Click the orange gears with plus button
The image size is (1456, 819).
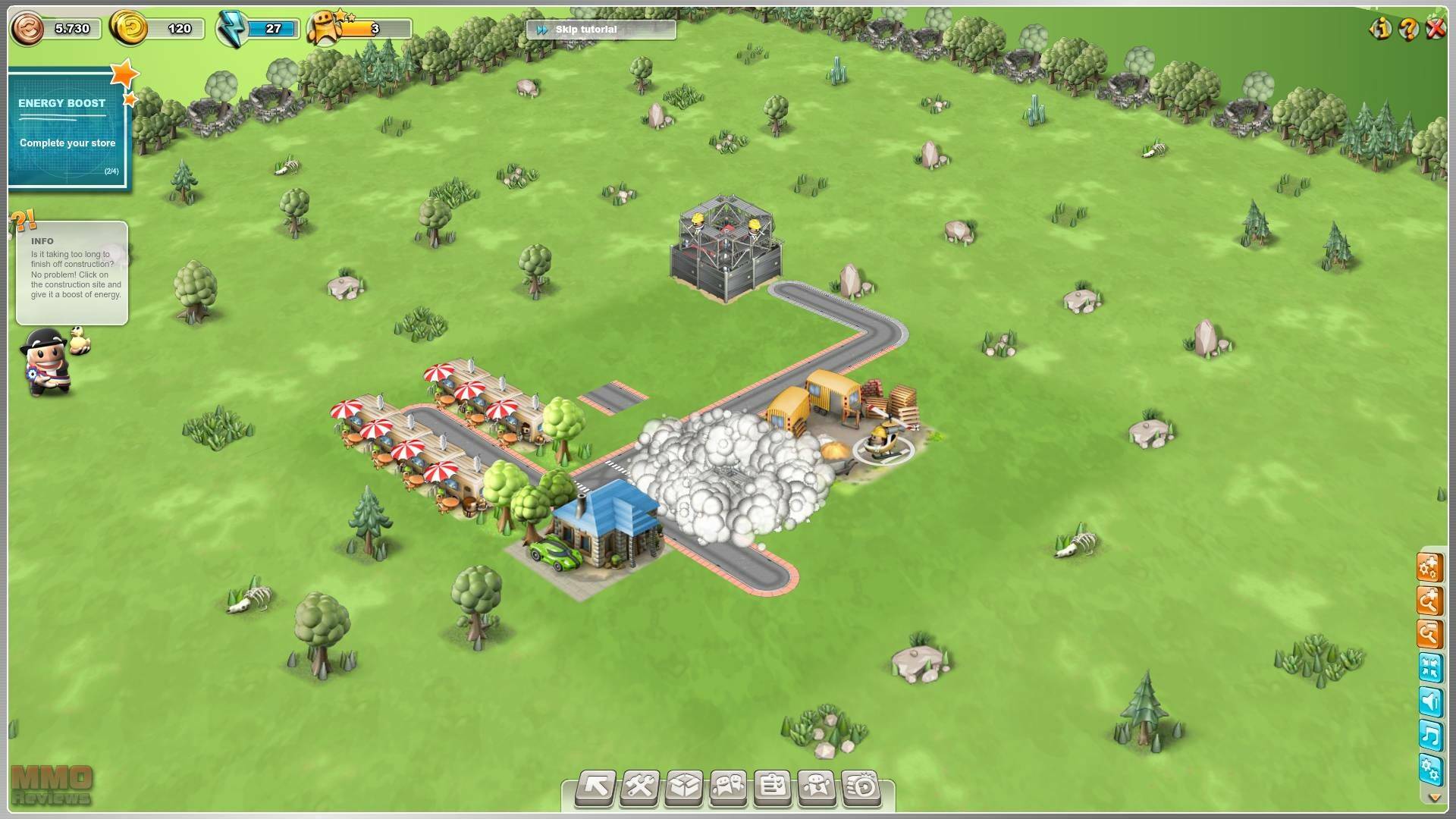(x=1429, y=568)
